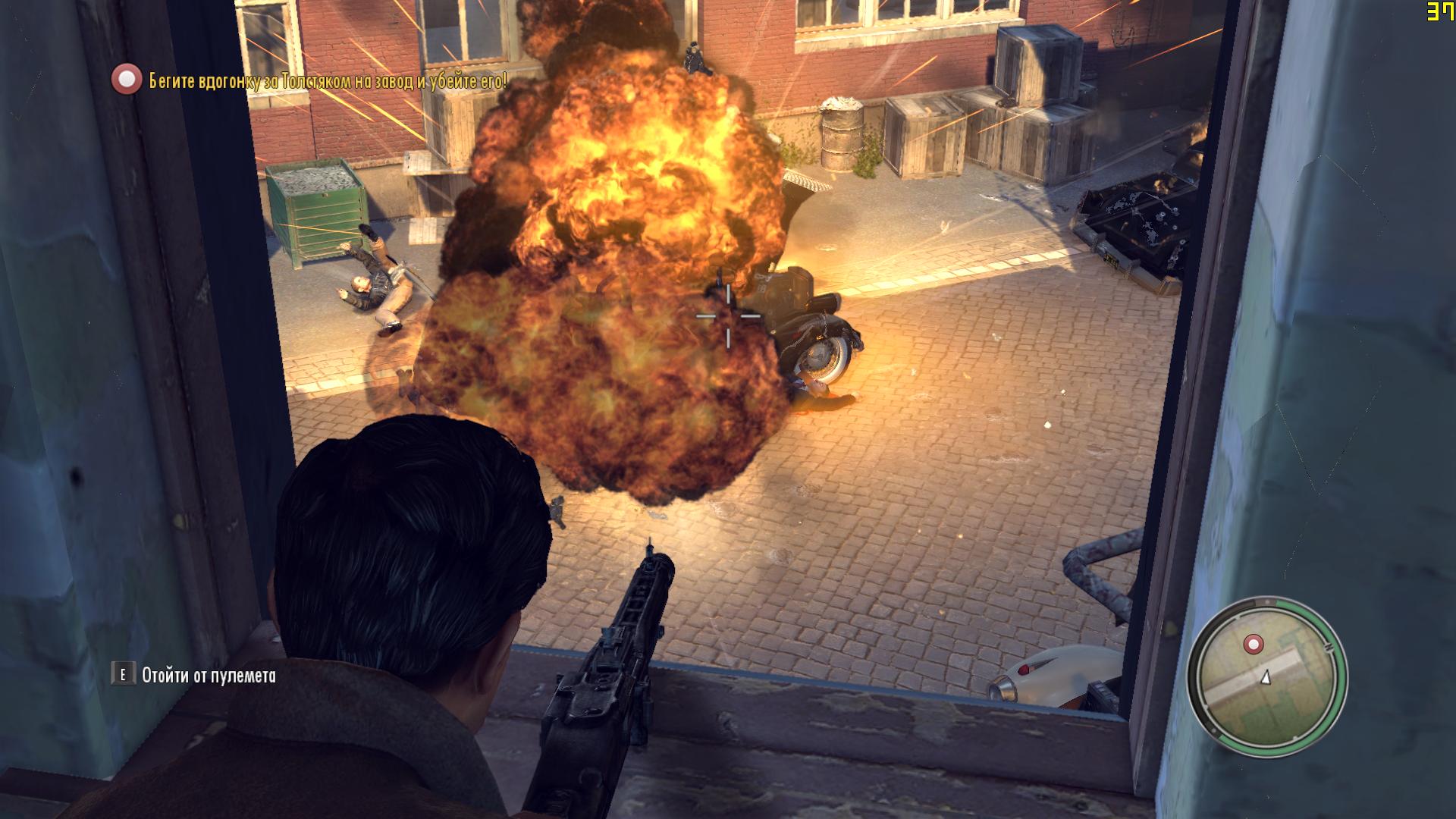This screenshot has width=1456, height=819.
Task: Select the red objective marker on the minimap
Action: coord(1254,645)
